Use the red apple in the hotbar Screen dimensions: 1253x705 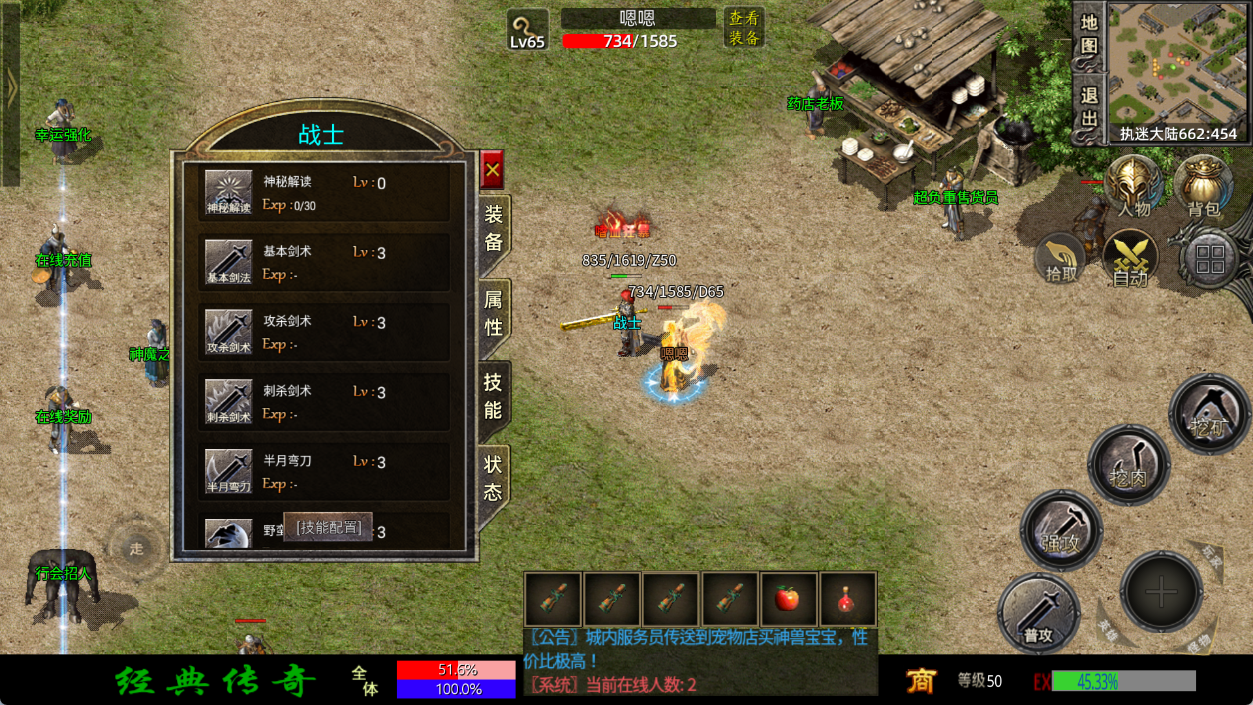click(788, 599)
